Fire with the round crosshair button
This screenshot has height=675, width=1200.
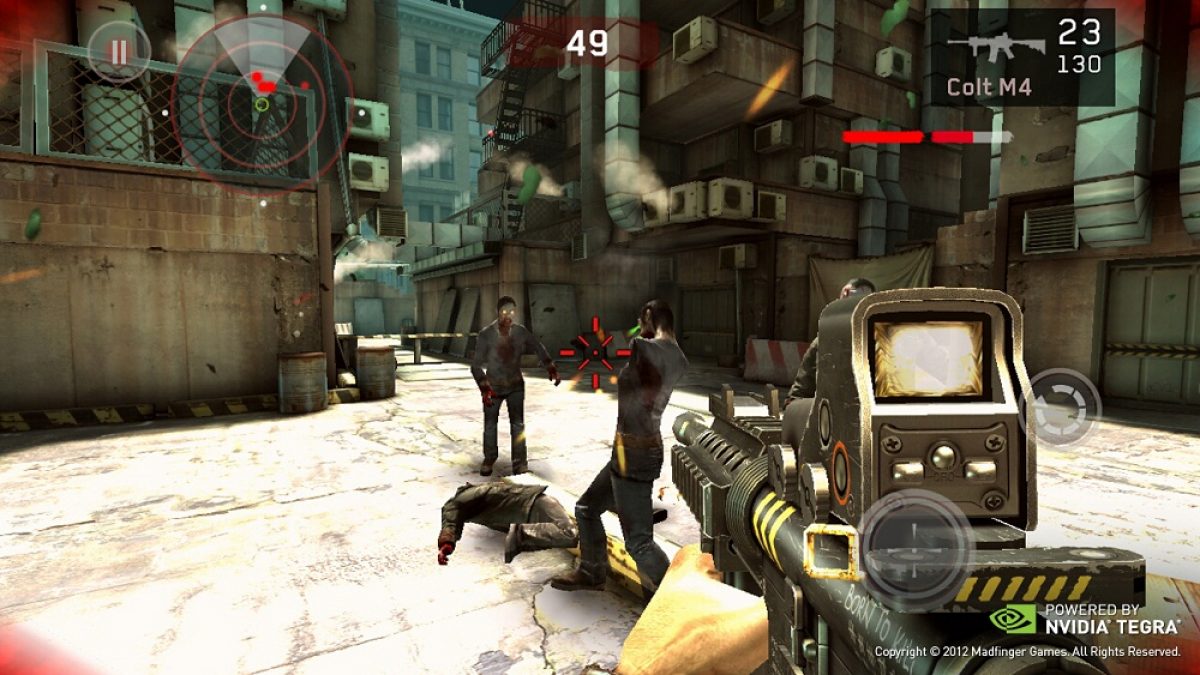tap(915, 547)
